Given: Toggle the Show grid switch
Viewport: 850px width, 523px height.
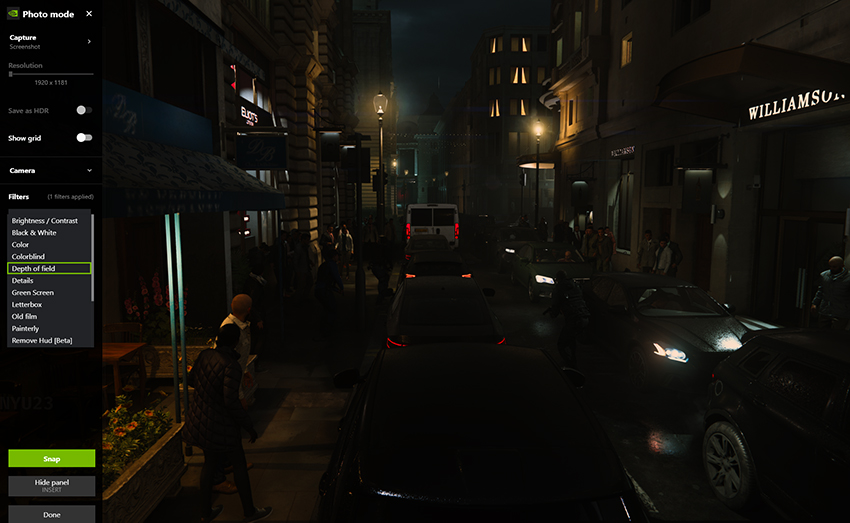Looking at the screenshot, I should click(x=84, y=138).
